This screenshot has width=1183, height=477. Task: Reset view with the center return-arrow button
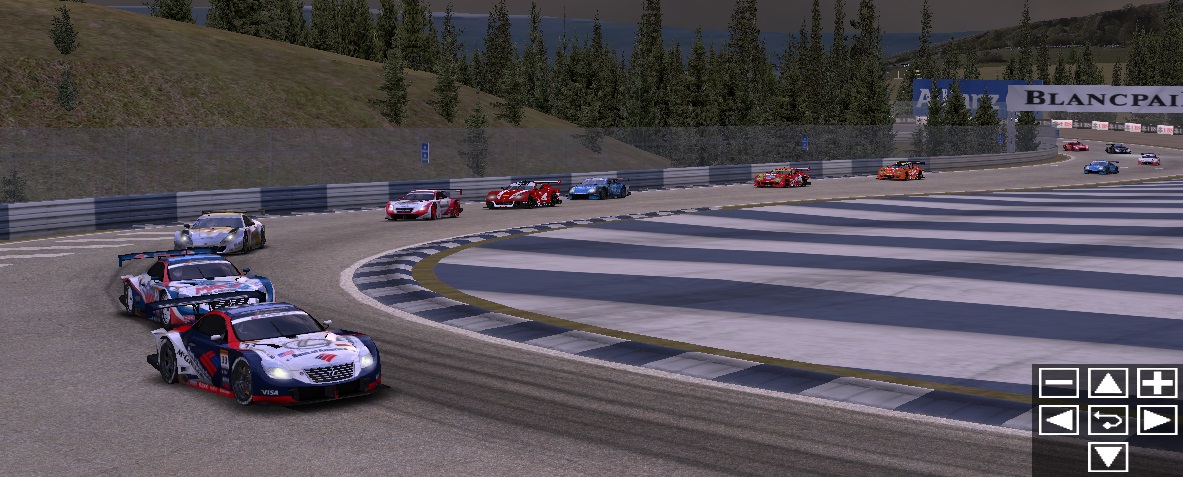1108,420
